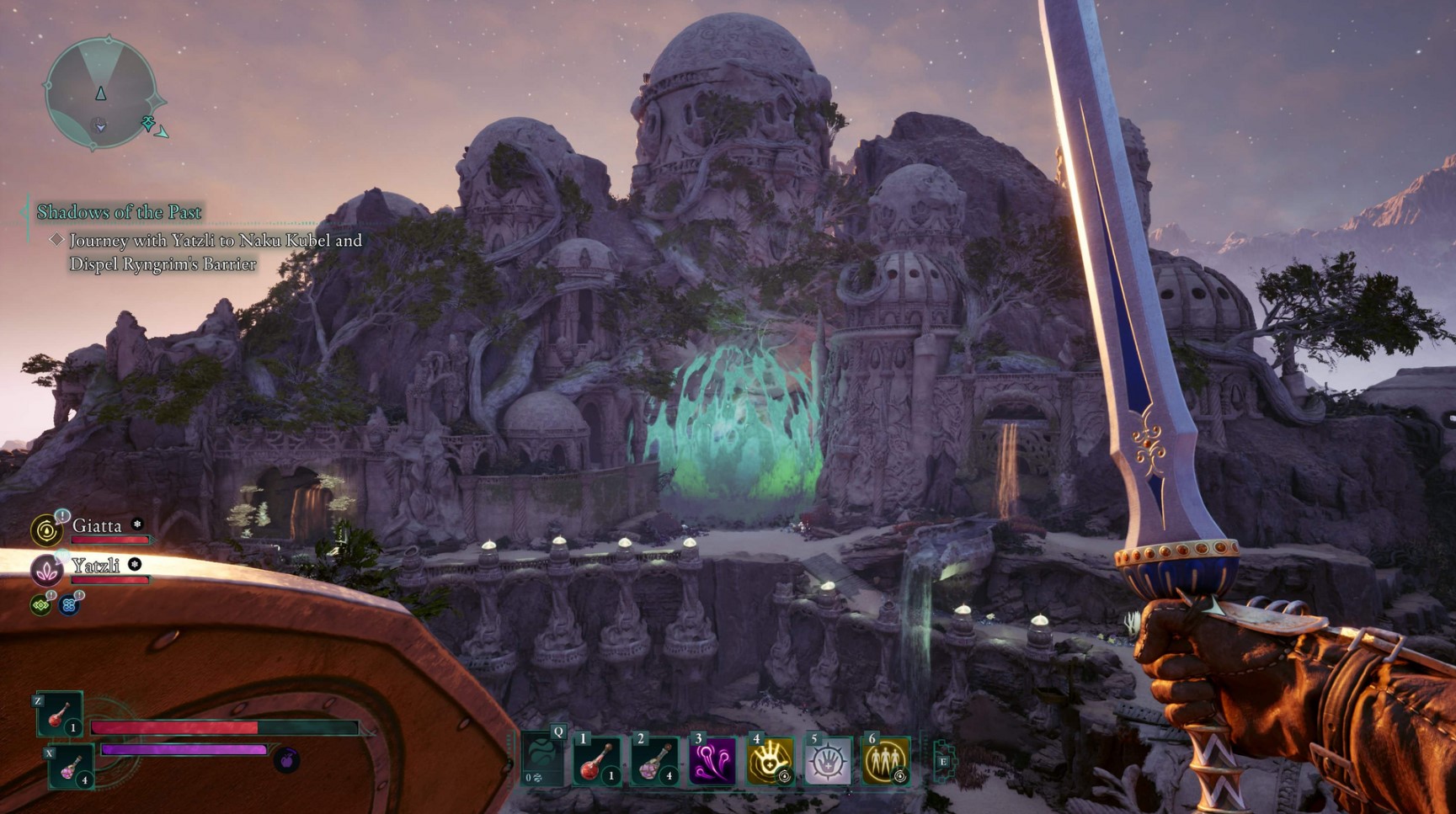Select Yatzli's companion lotus icon

(x=46, y=570)
